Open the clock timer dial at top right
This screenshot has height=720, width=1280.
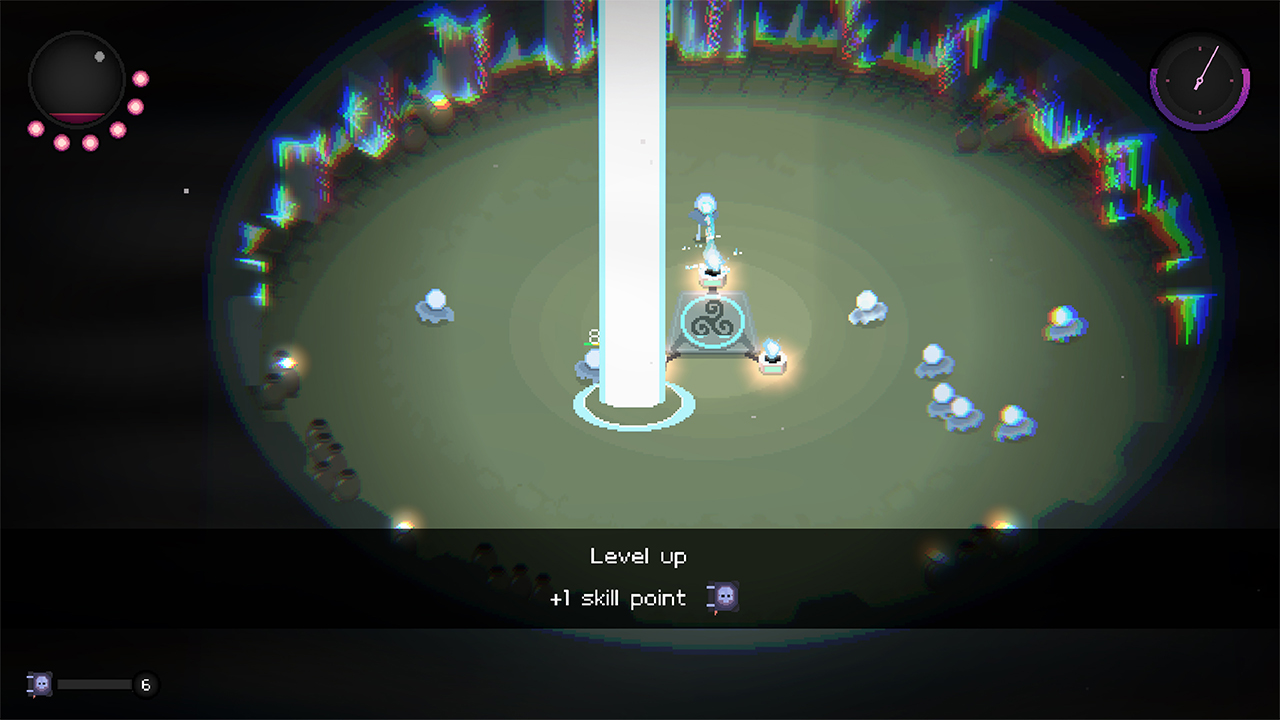pos(1198,81)
